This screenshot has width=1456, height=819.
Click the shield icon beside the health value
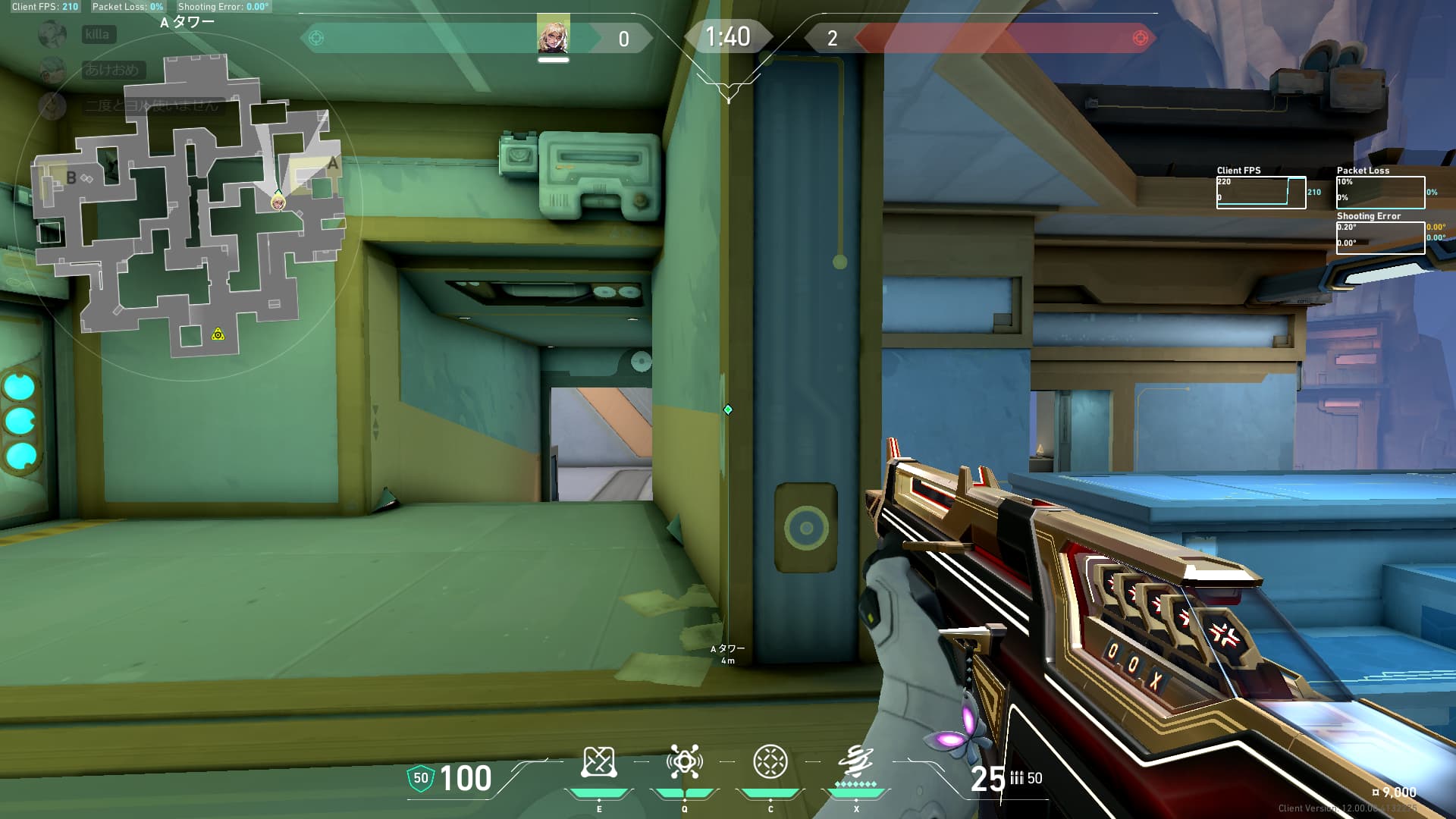[x=422, y=777]
